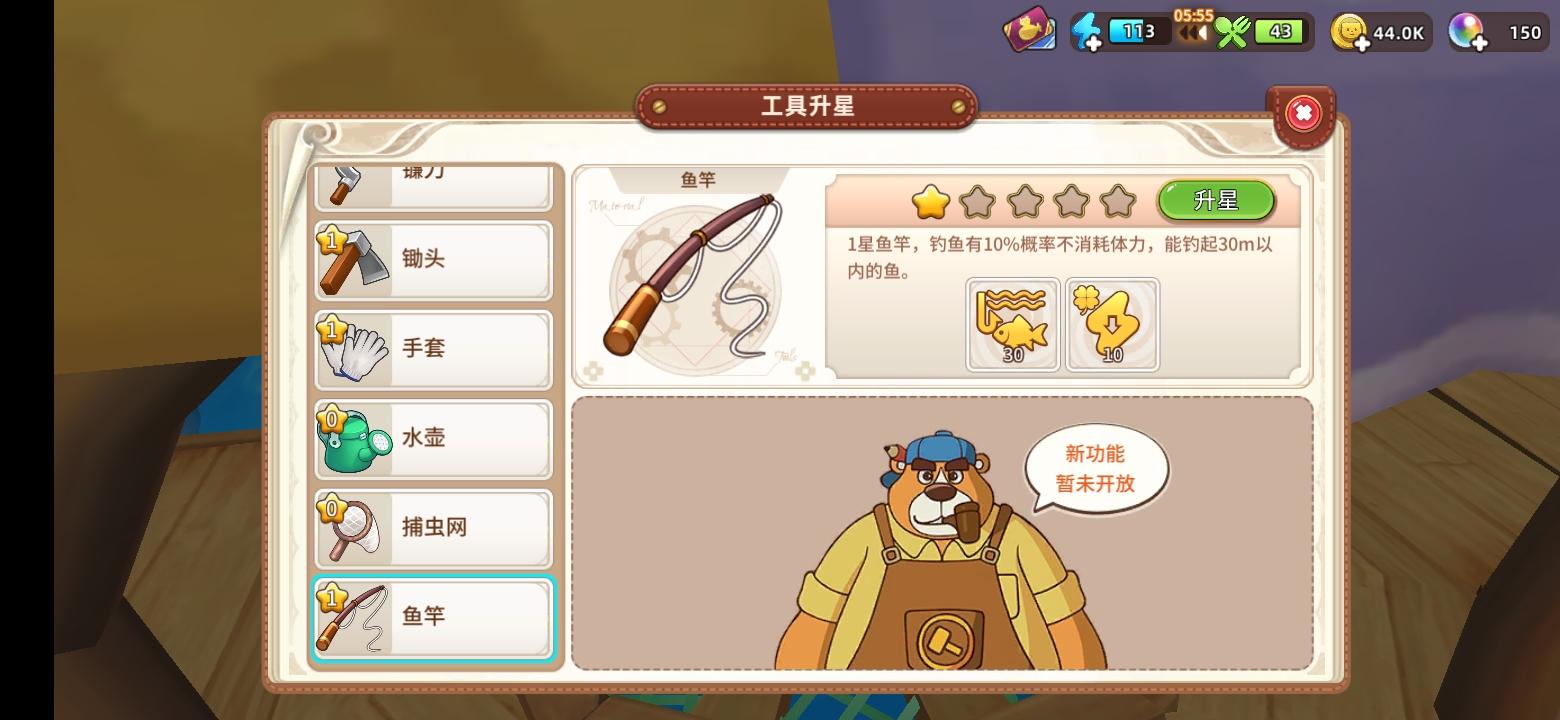1560x720 pixels.
Task: Click the blue lightning energy icon
Action: [x=1090, y=30]
